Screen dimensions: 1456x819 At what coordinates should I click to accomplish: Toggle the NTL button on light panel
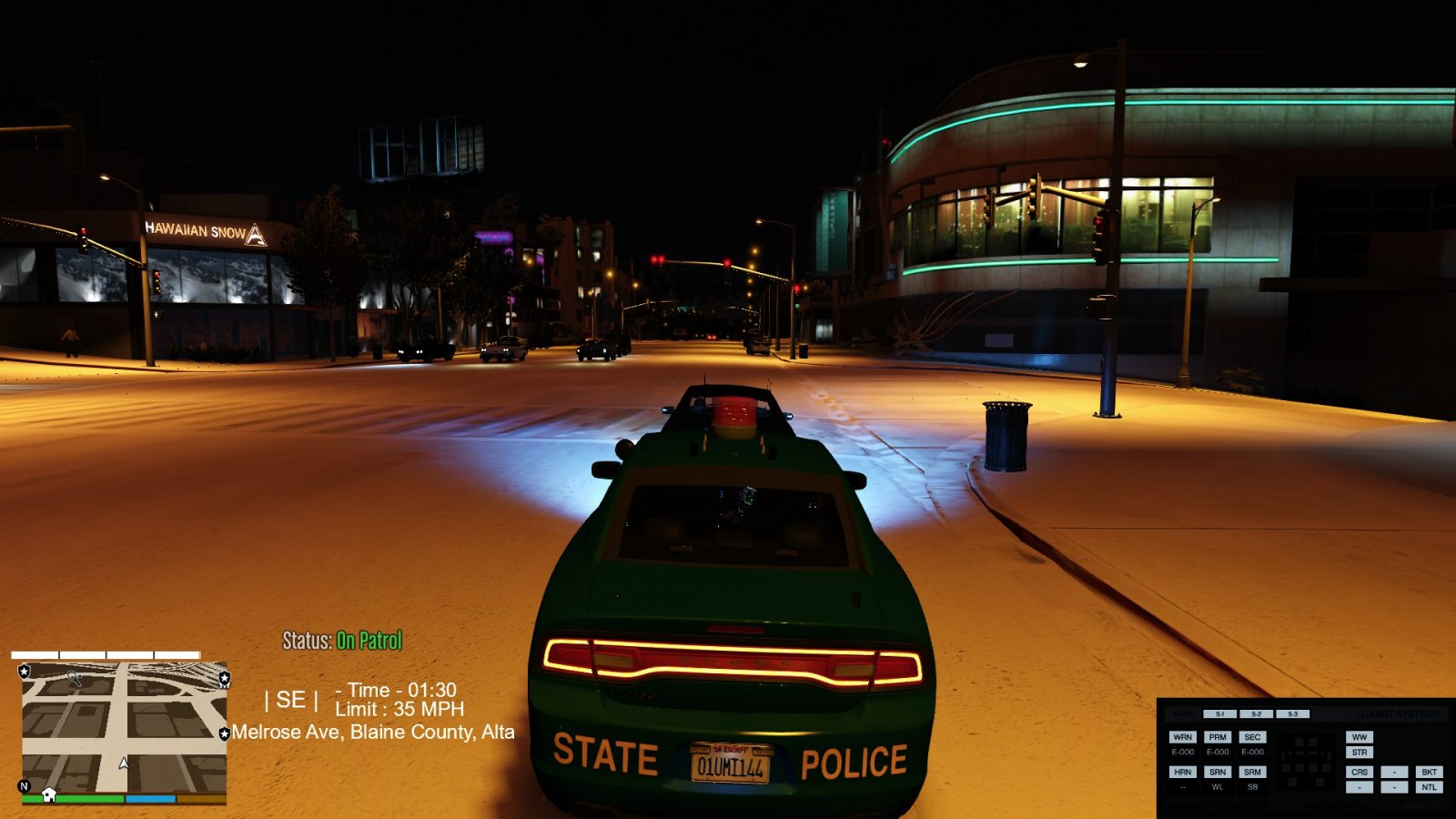point(1429,787)
